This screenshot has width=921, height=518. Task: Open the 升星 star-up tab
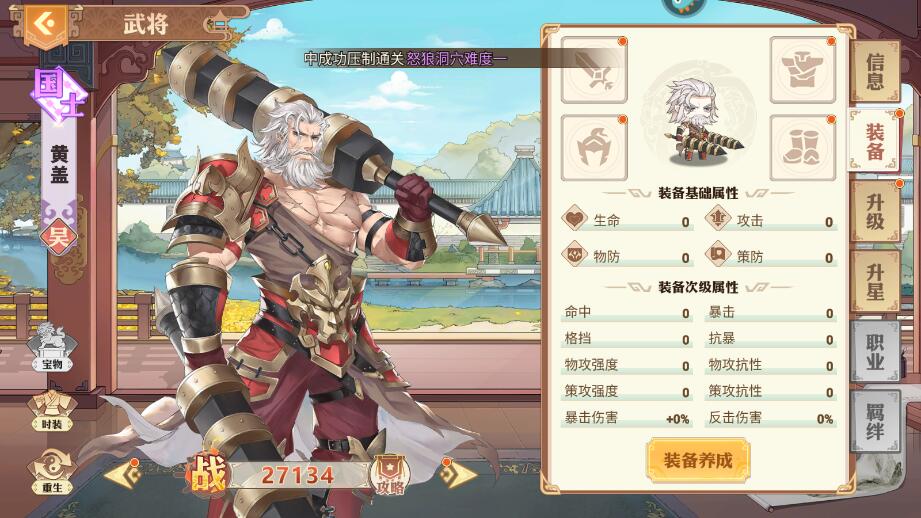tap(875, 282)
